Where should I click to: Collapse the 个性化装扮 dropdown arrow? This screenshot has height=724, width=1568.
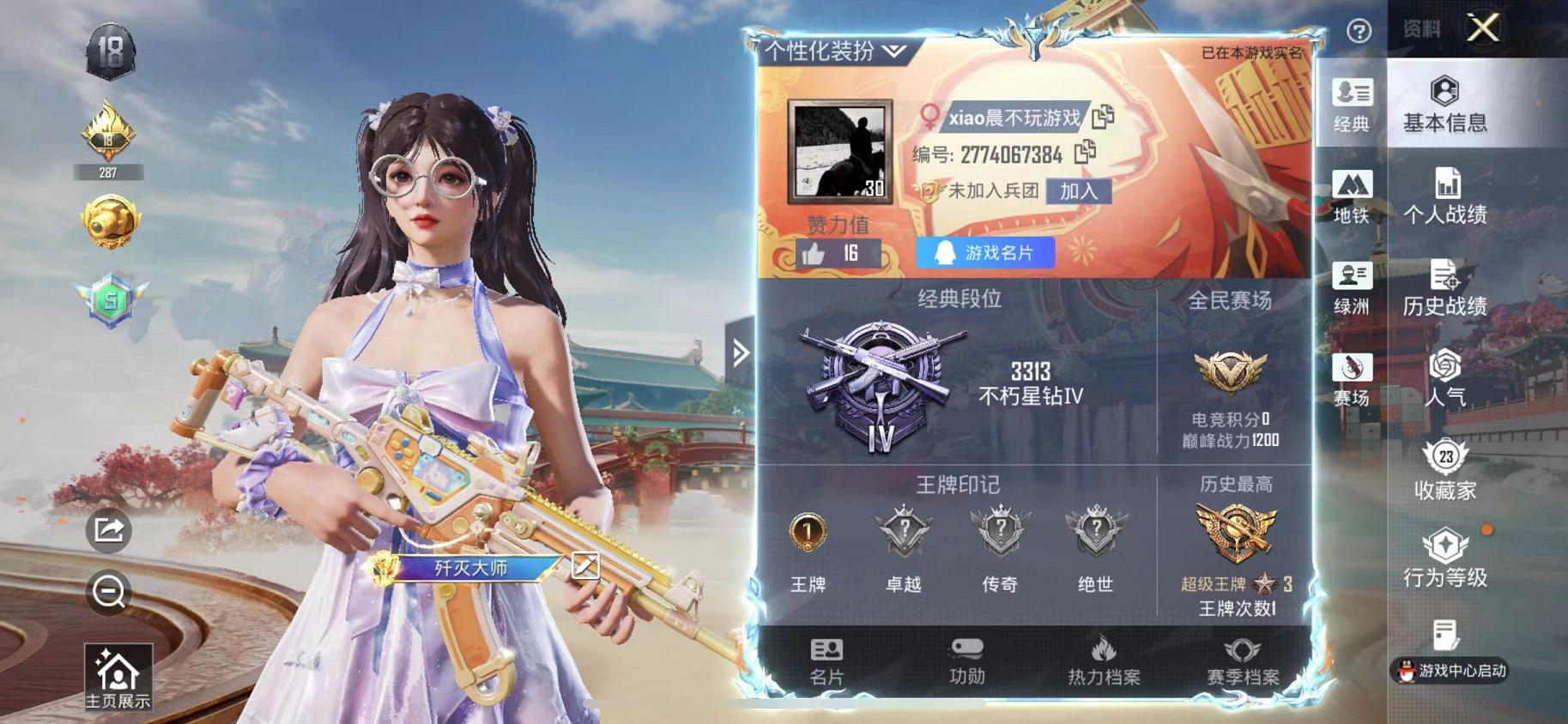[x=895, y=50]
